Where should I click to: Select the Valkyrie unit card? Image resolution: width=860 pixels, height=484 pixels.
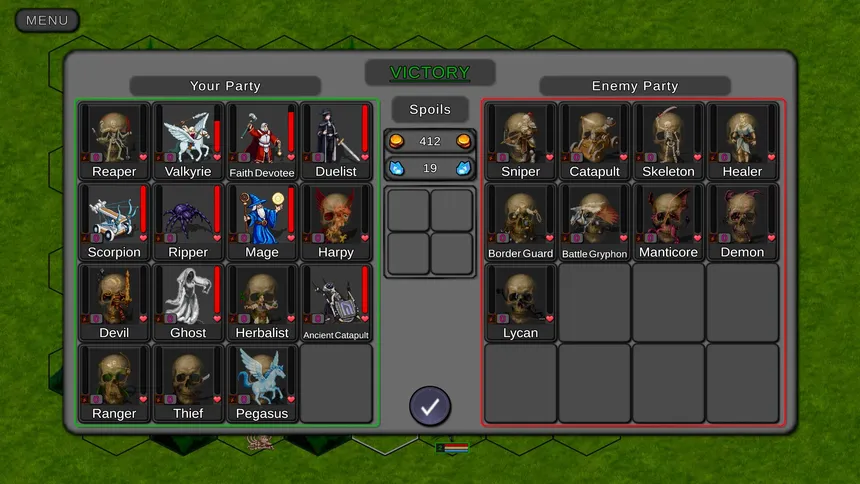click(188, 141)
